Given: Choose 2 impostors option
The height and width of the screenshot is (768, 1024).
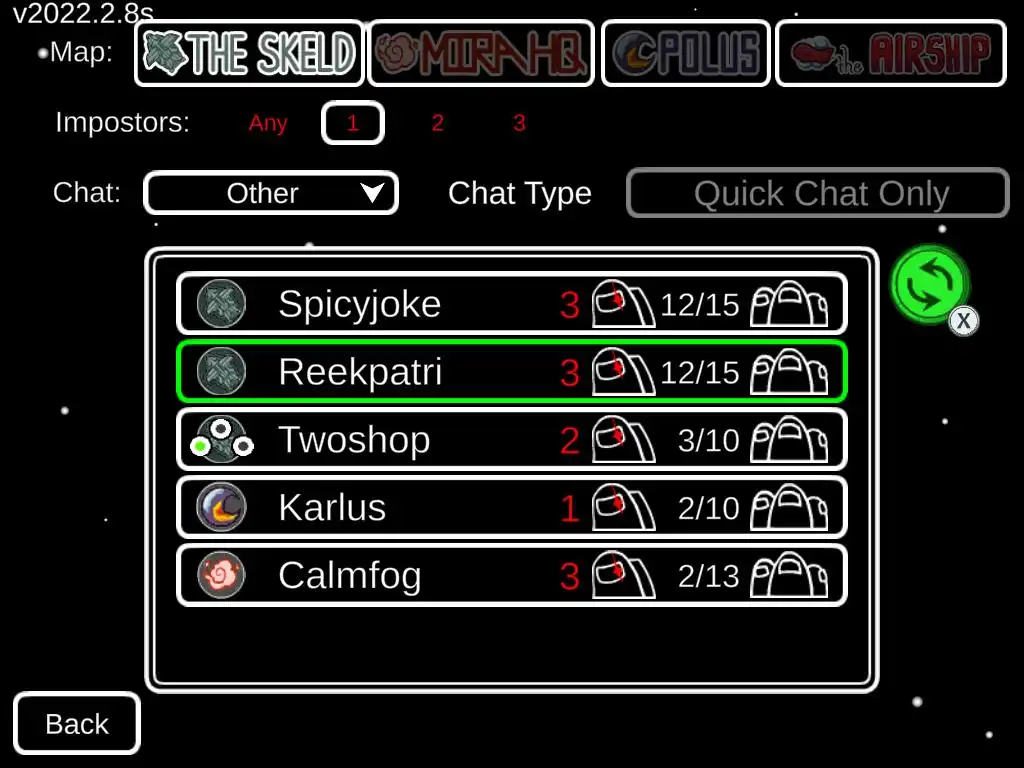Looking at the screenshot, I should click(437, 123).
